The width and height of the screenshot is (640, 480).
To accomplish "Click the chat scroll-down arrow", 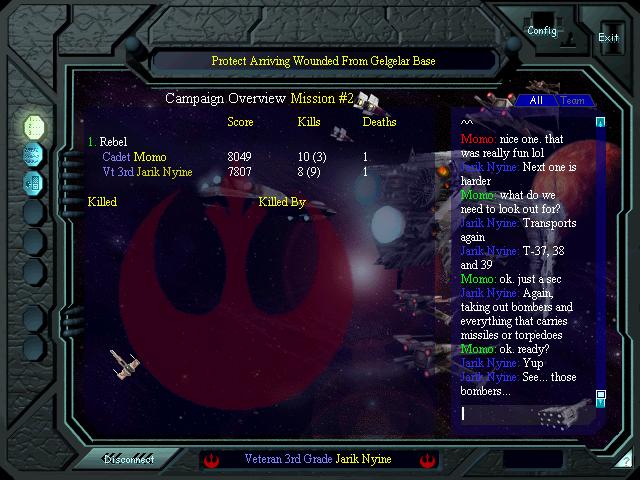I will 601,395.
